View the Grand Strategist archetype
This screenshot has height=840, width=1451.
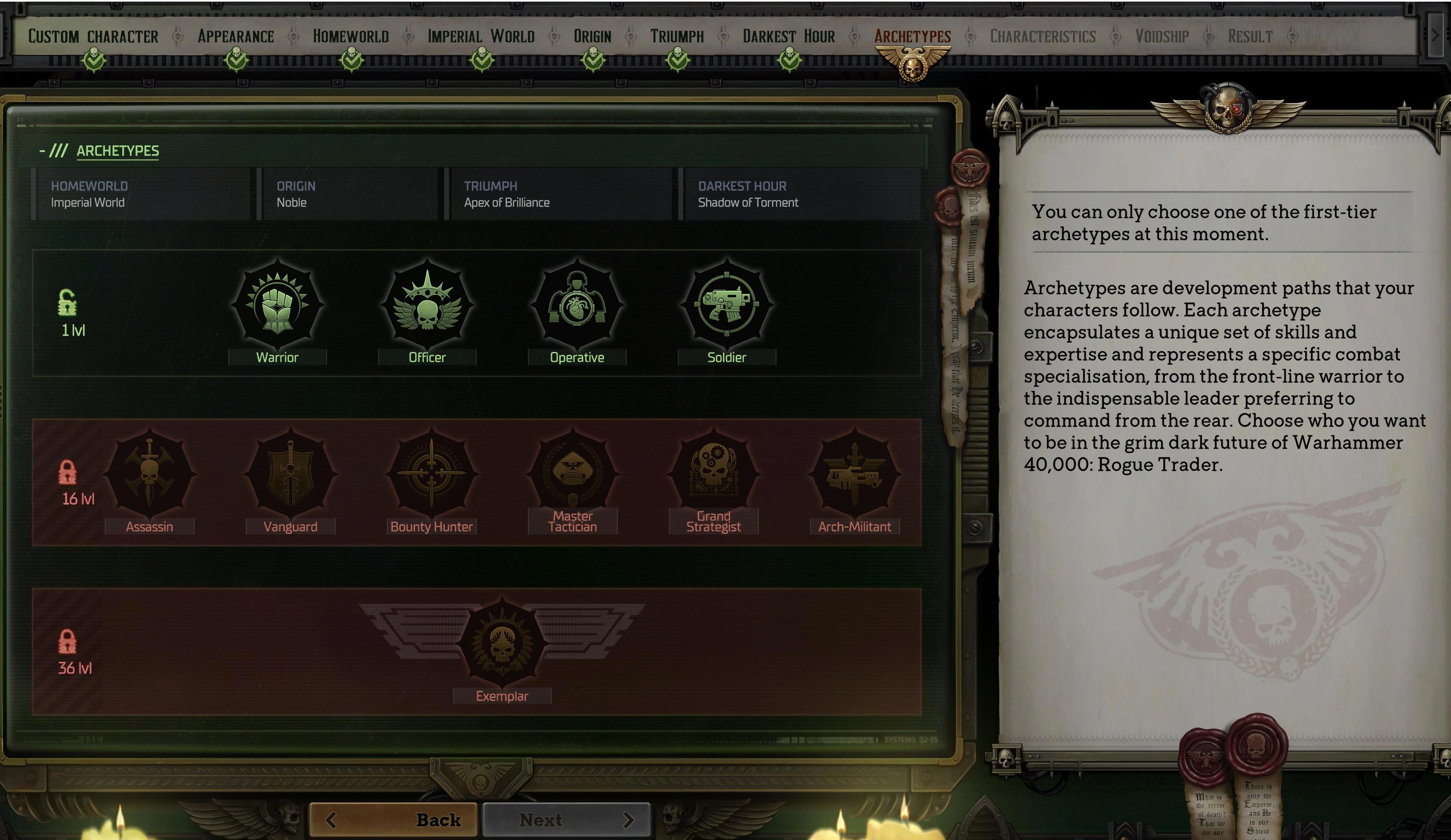pyautogui.click(x=713, y=474)
